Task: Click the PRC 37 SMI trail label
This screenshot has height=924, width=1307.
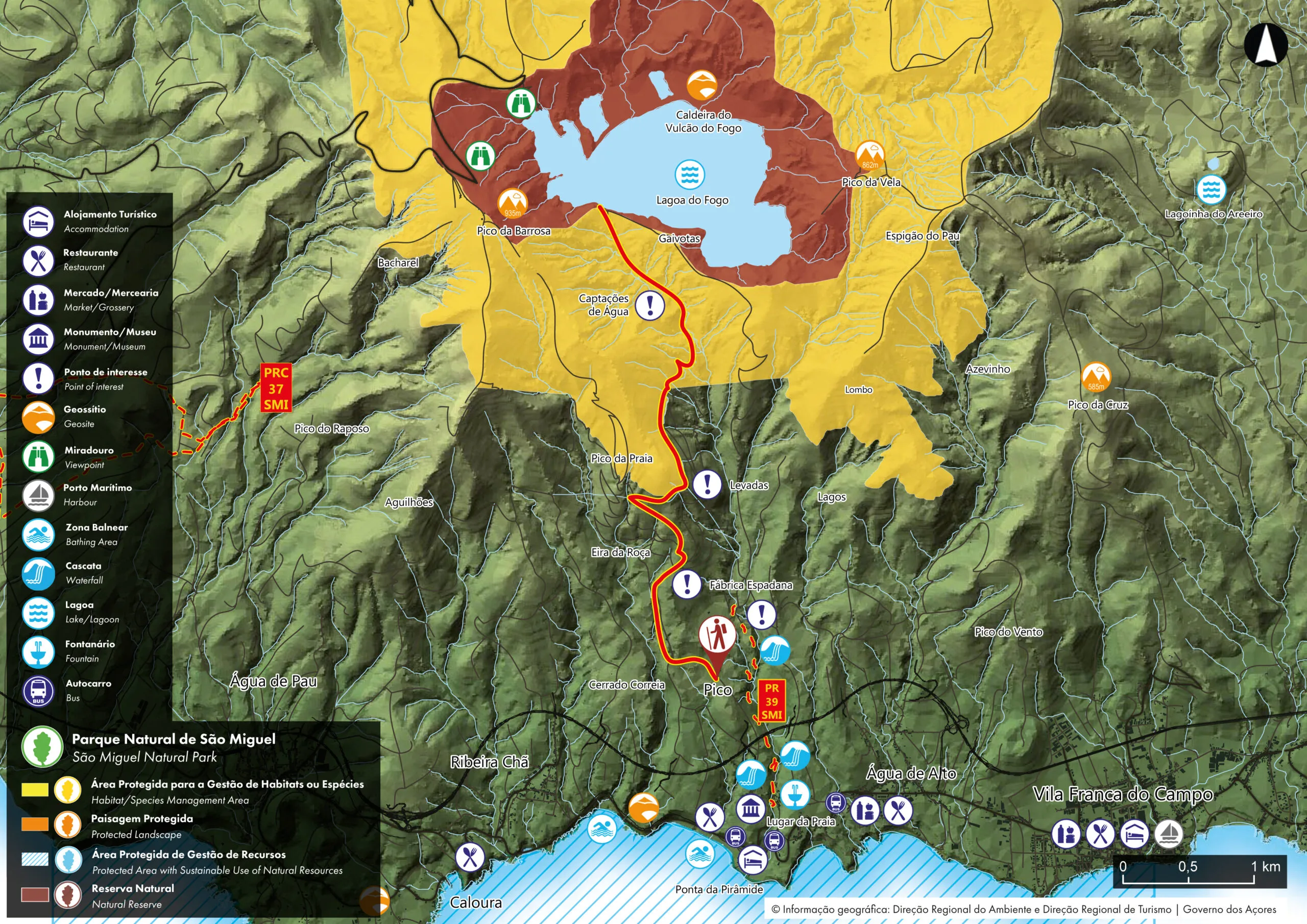Action: 276,388
